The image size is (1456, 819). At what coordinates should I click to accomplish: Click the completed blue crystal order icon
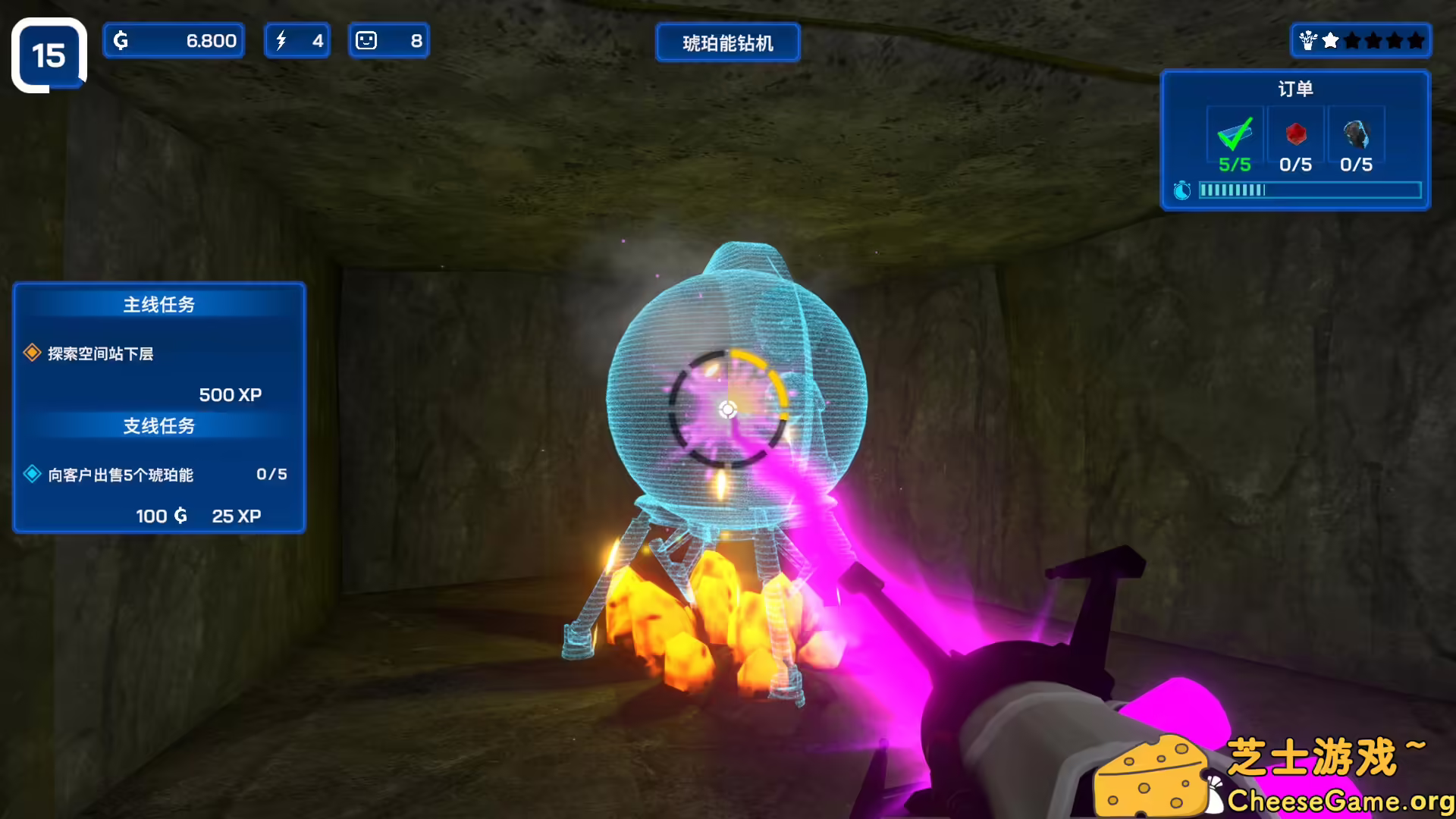[x=1235, y=135]
